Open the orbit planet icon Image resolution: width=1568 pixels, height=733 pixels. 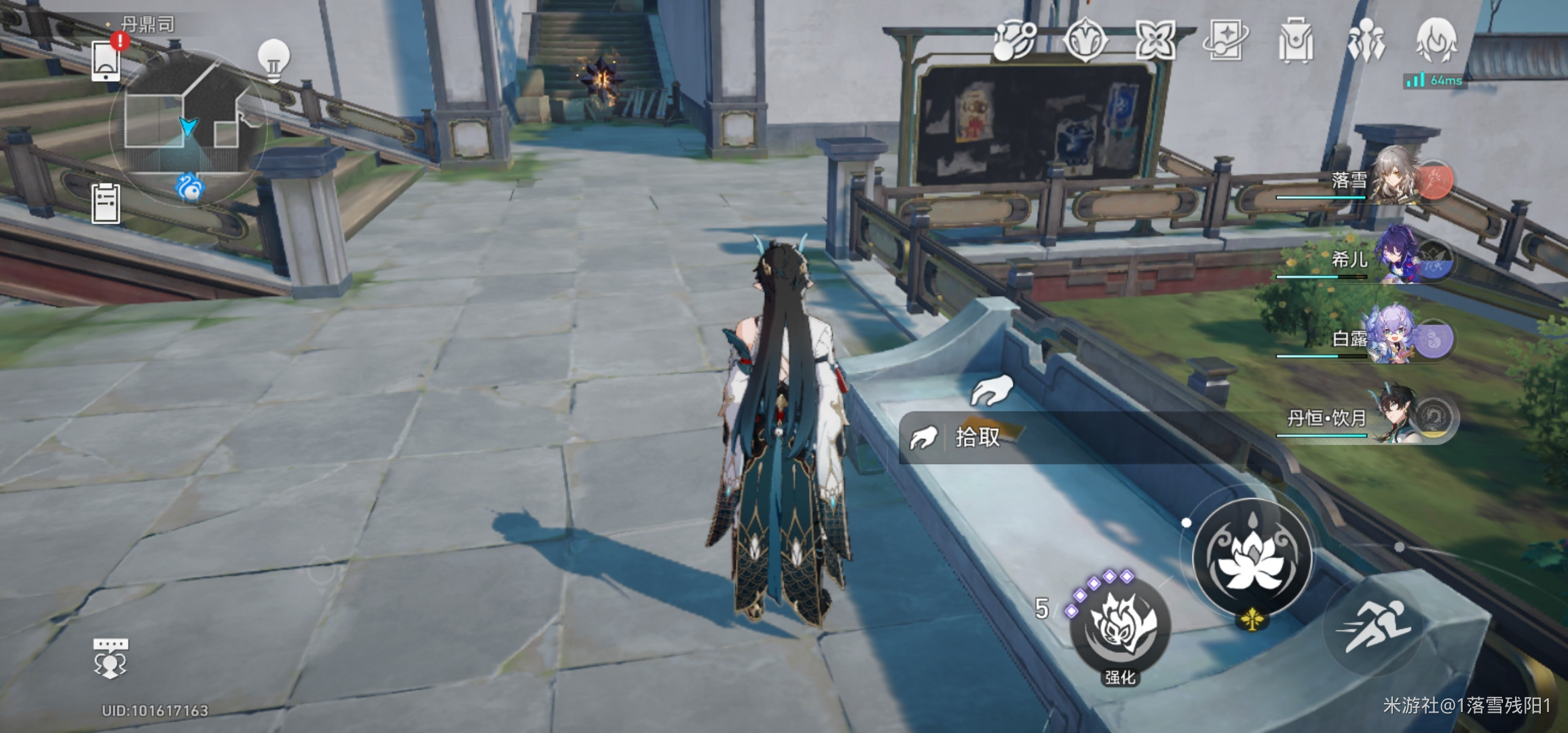coord(1015,39)
